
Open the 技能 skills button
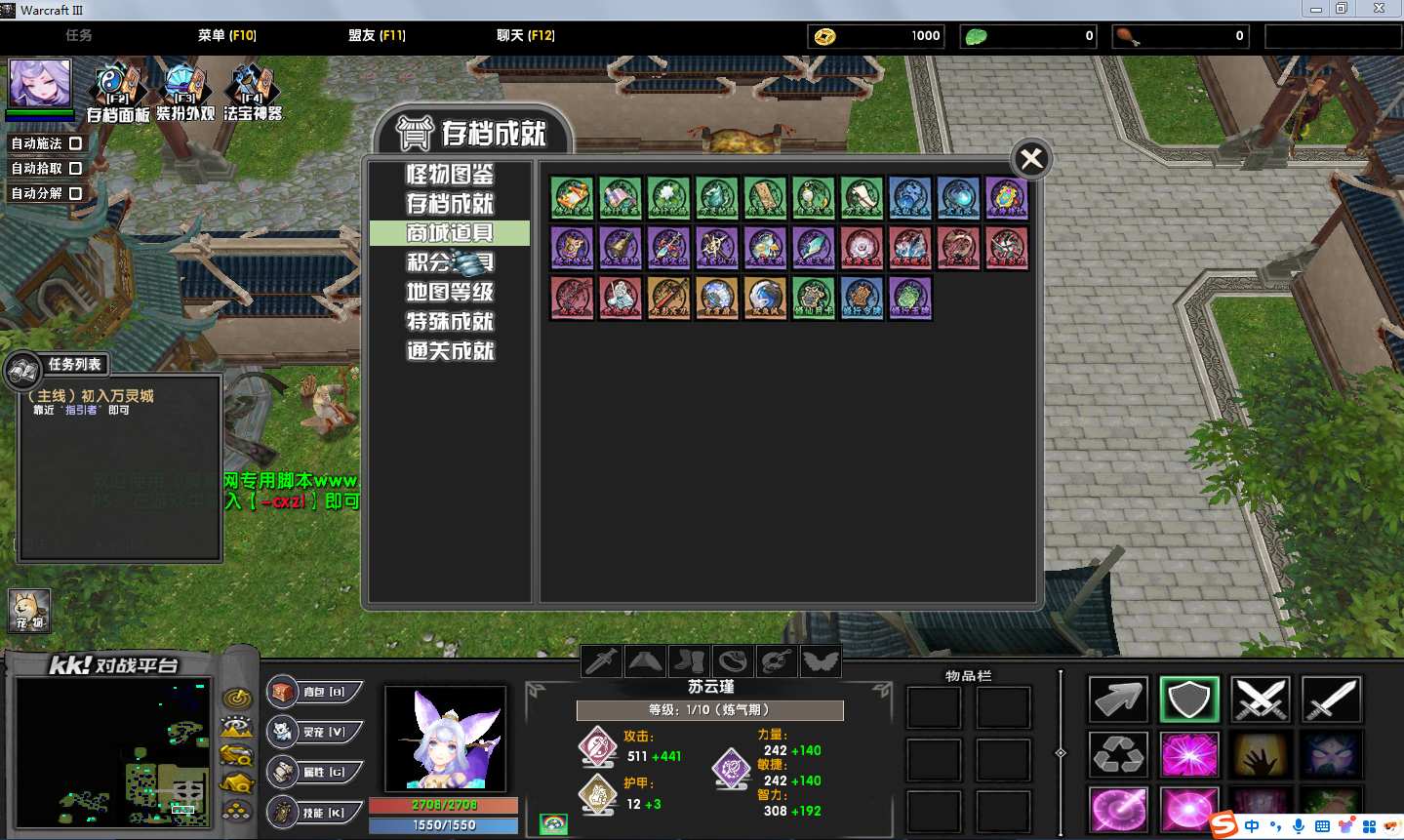click(x=314, y=812)
